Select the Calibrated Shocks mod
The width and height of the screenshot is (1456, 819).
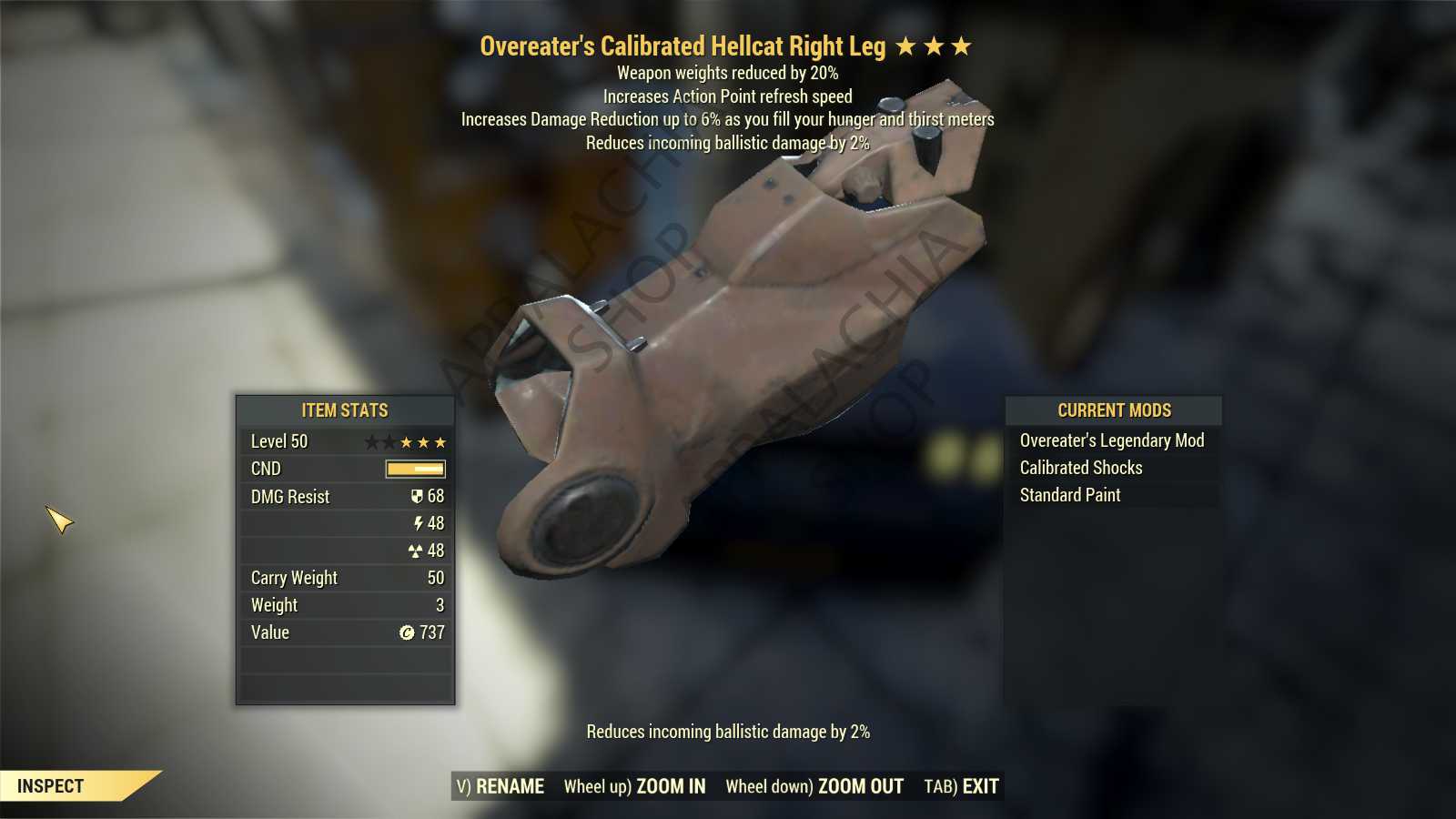1080,469
